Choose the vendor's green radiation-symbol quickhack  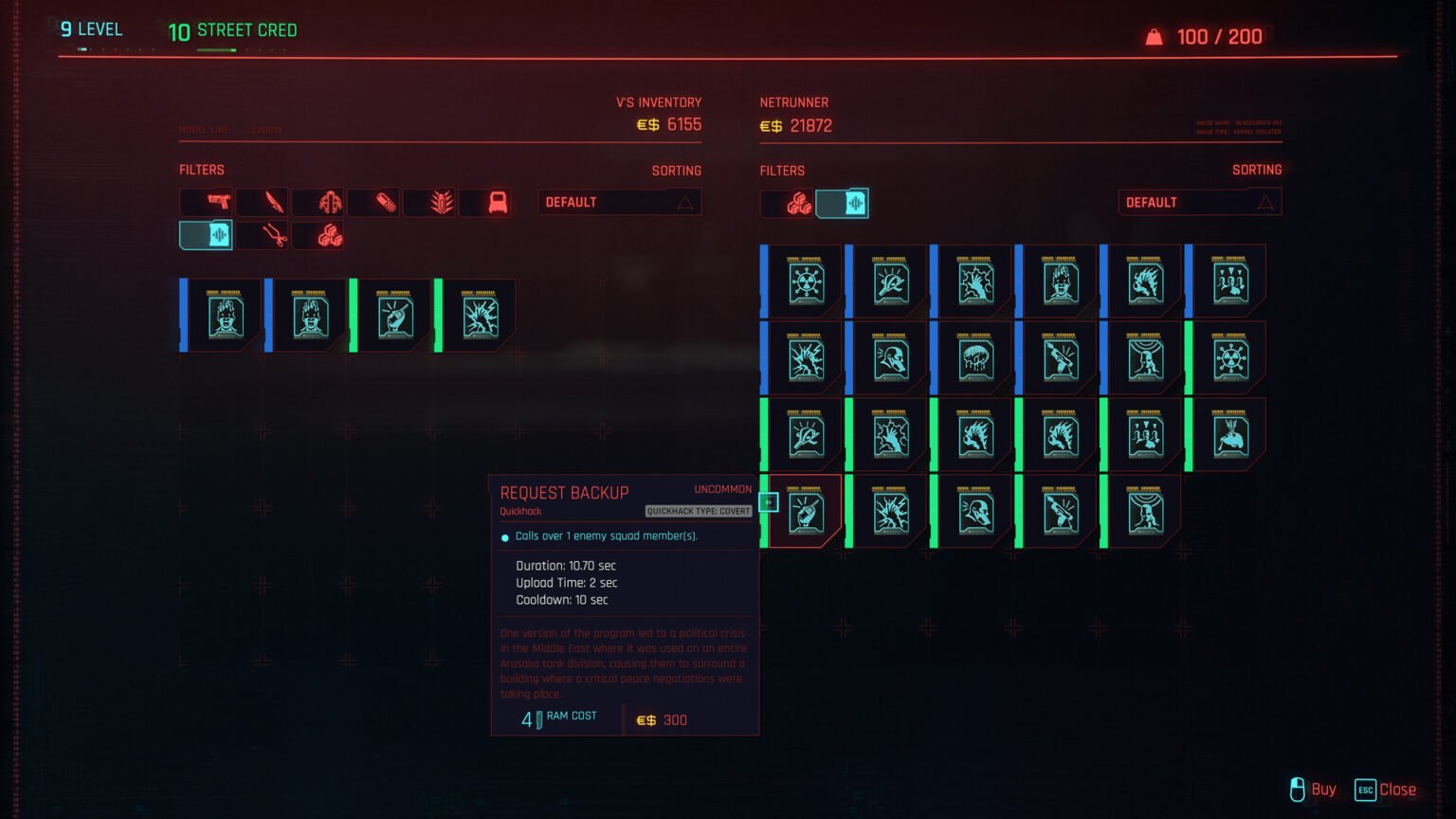[x=1230, y=359]
